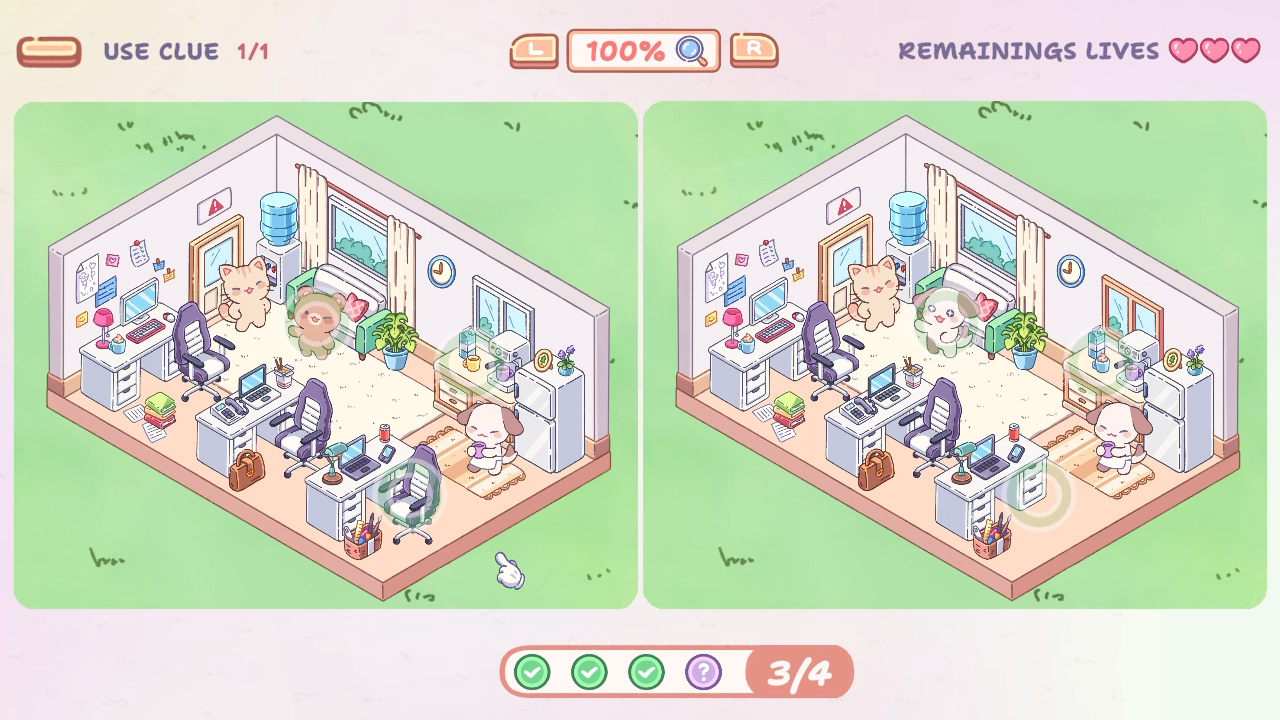The width and height of the screenshot is (1280, 720).
Task: Click the third green checkmark icon
Action: click(x=648, y=671)
